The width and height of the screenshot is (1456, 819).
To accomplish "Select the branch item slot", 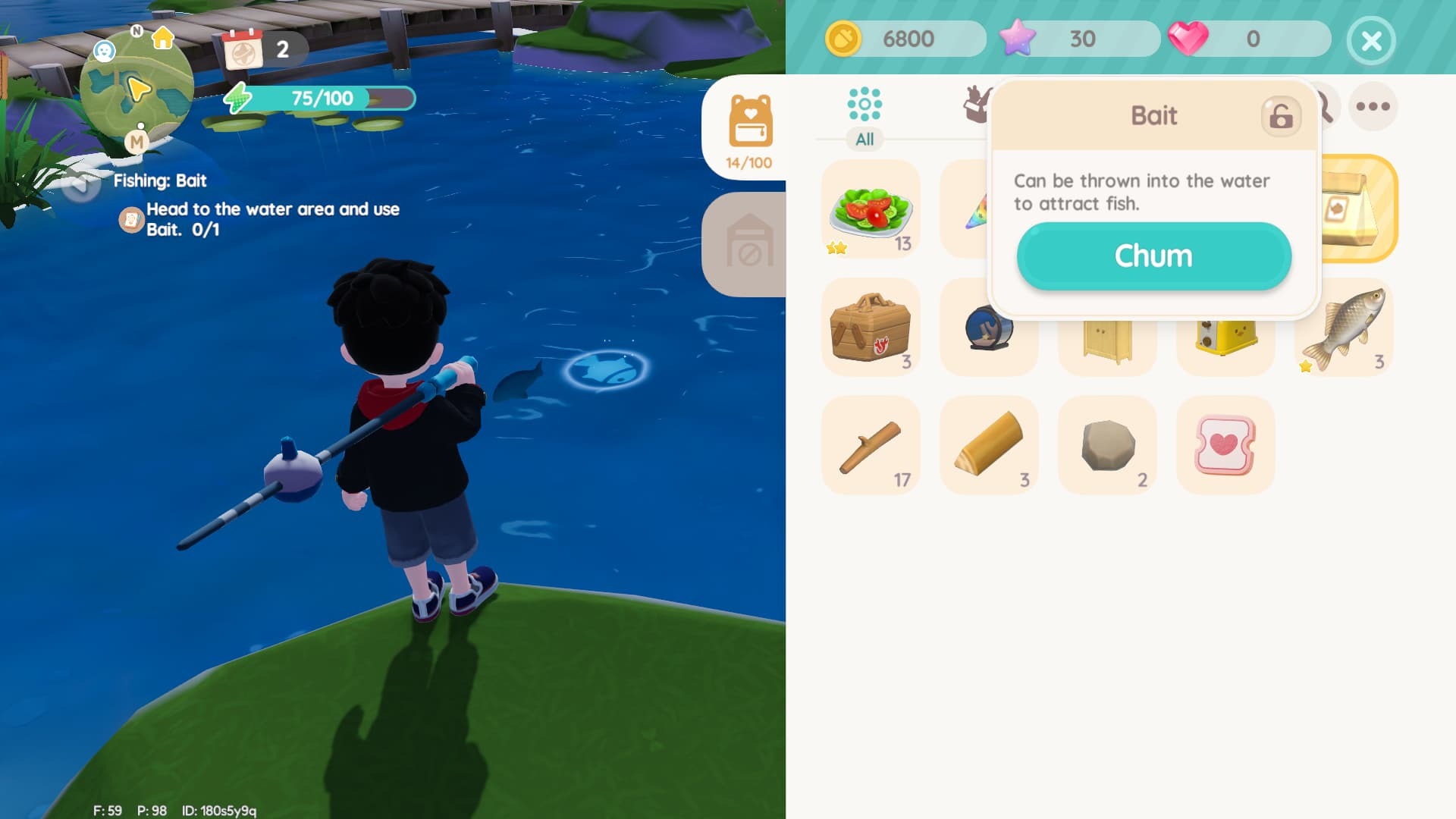I will 871,446.
